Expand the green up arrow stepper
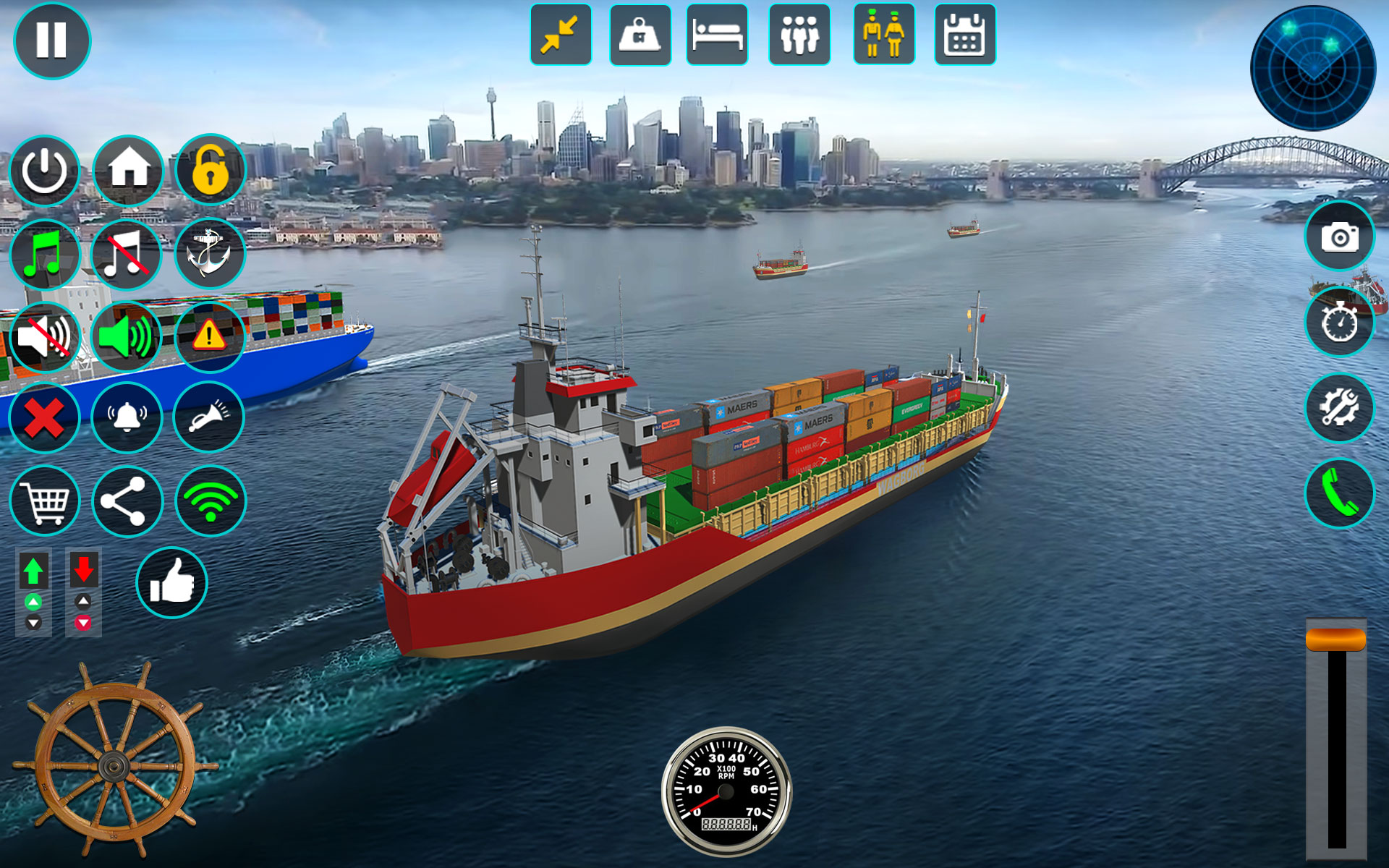The image size is (1389, 868). [34, 571]
